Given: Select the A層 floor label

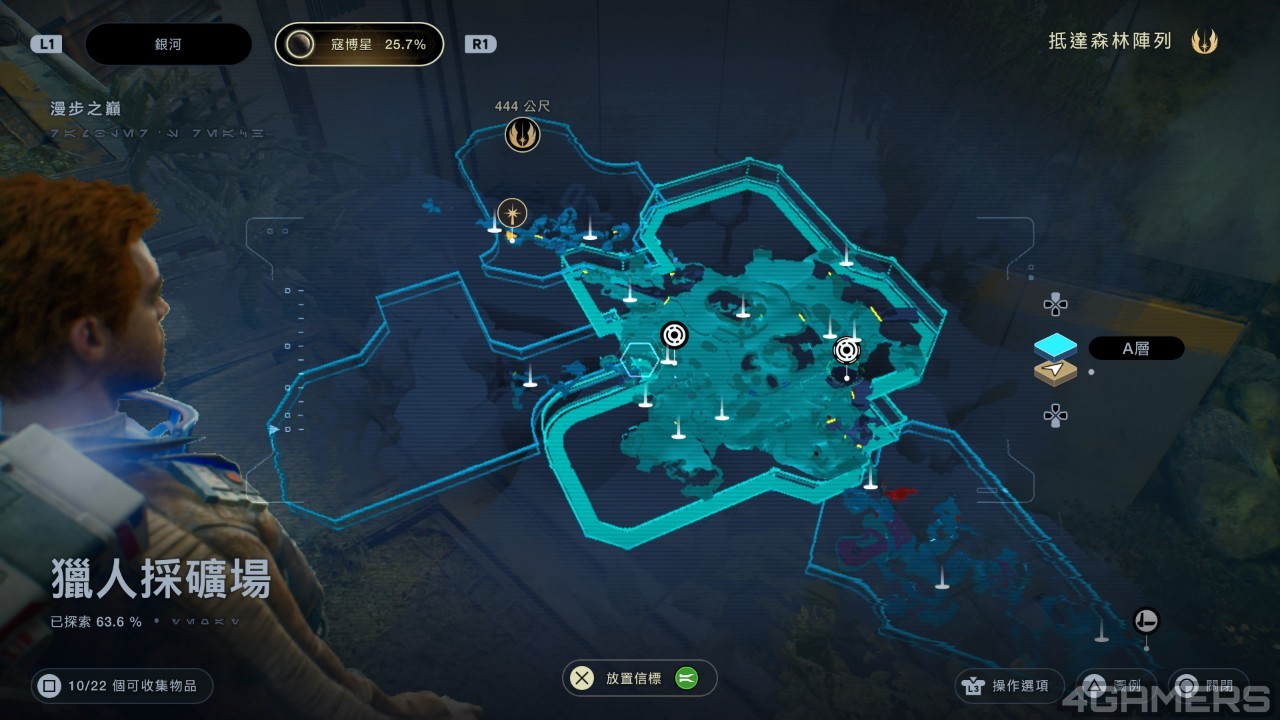Looking at the screenshot, I should coord(1136,348).
